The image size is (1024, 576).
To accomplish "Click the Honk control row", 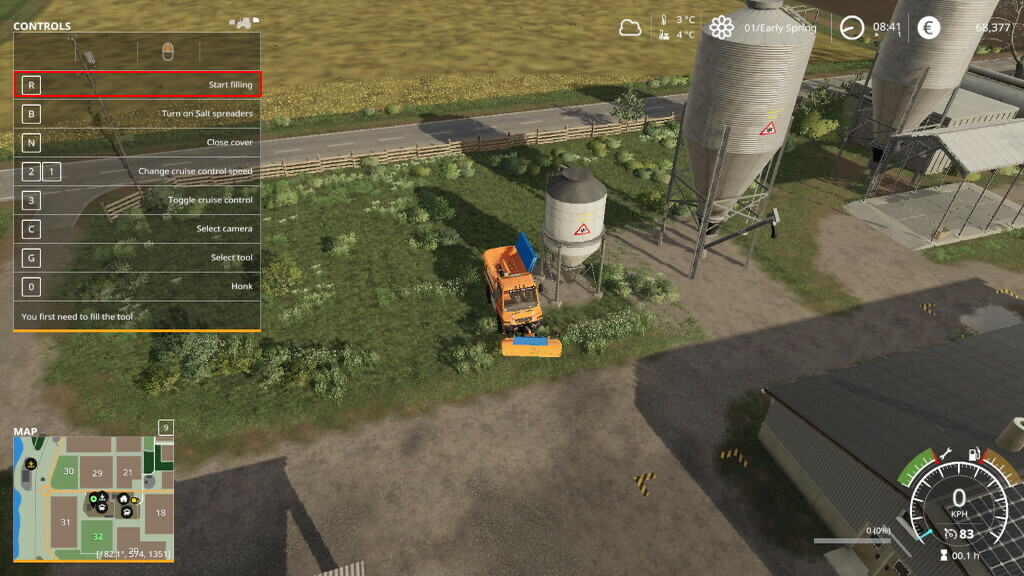I will tap(137, 287).
